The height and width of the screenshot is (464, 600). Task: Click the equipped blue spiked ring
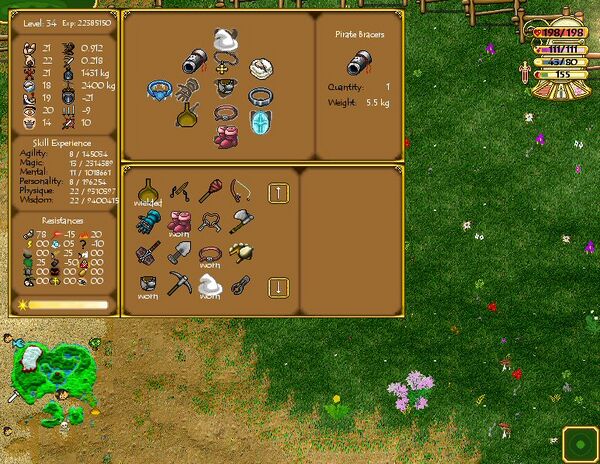tap(158, 92)
